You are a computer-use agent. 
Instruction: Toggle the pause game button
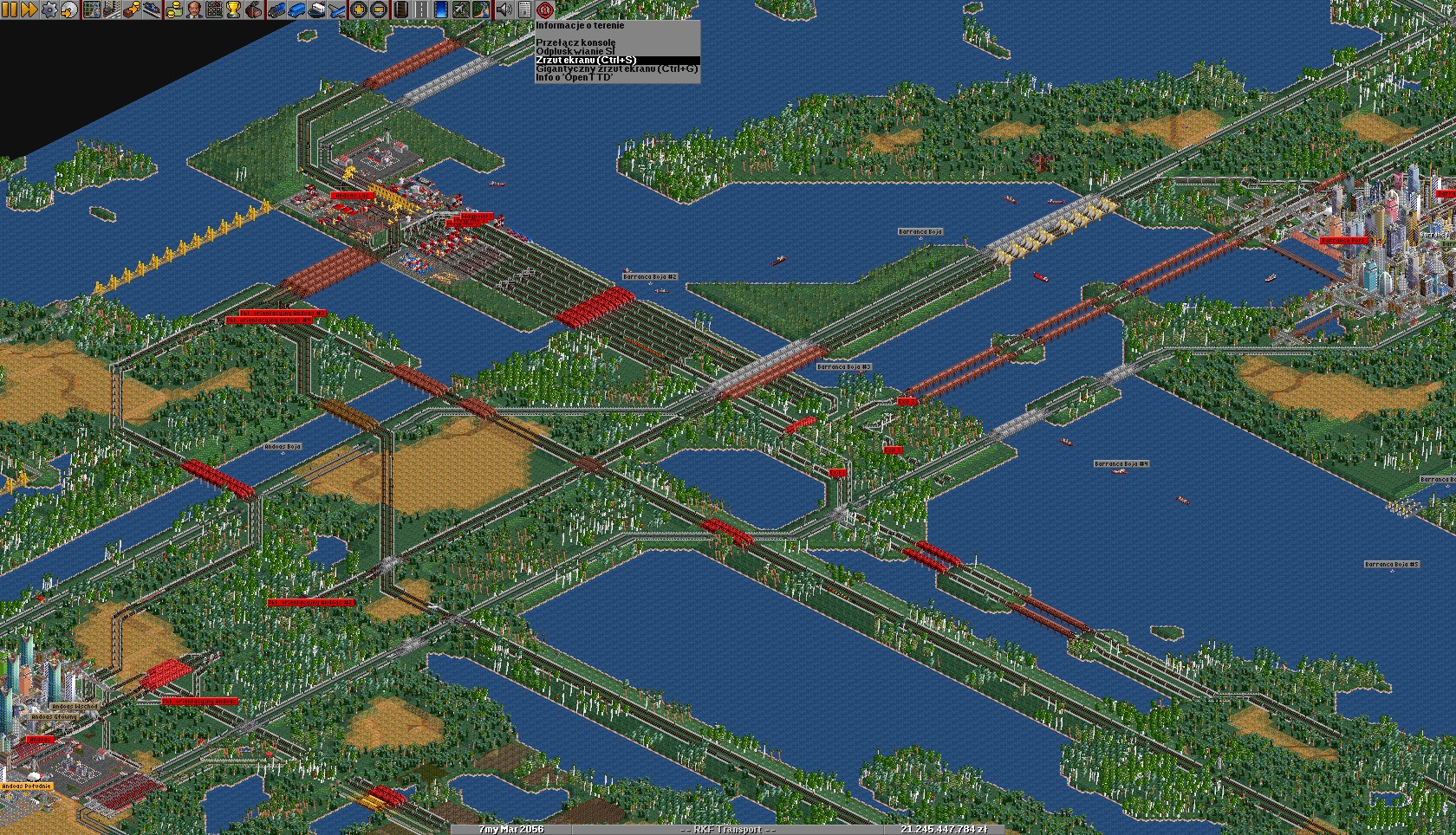tap(10, 10)
